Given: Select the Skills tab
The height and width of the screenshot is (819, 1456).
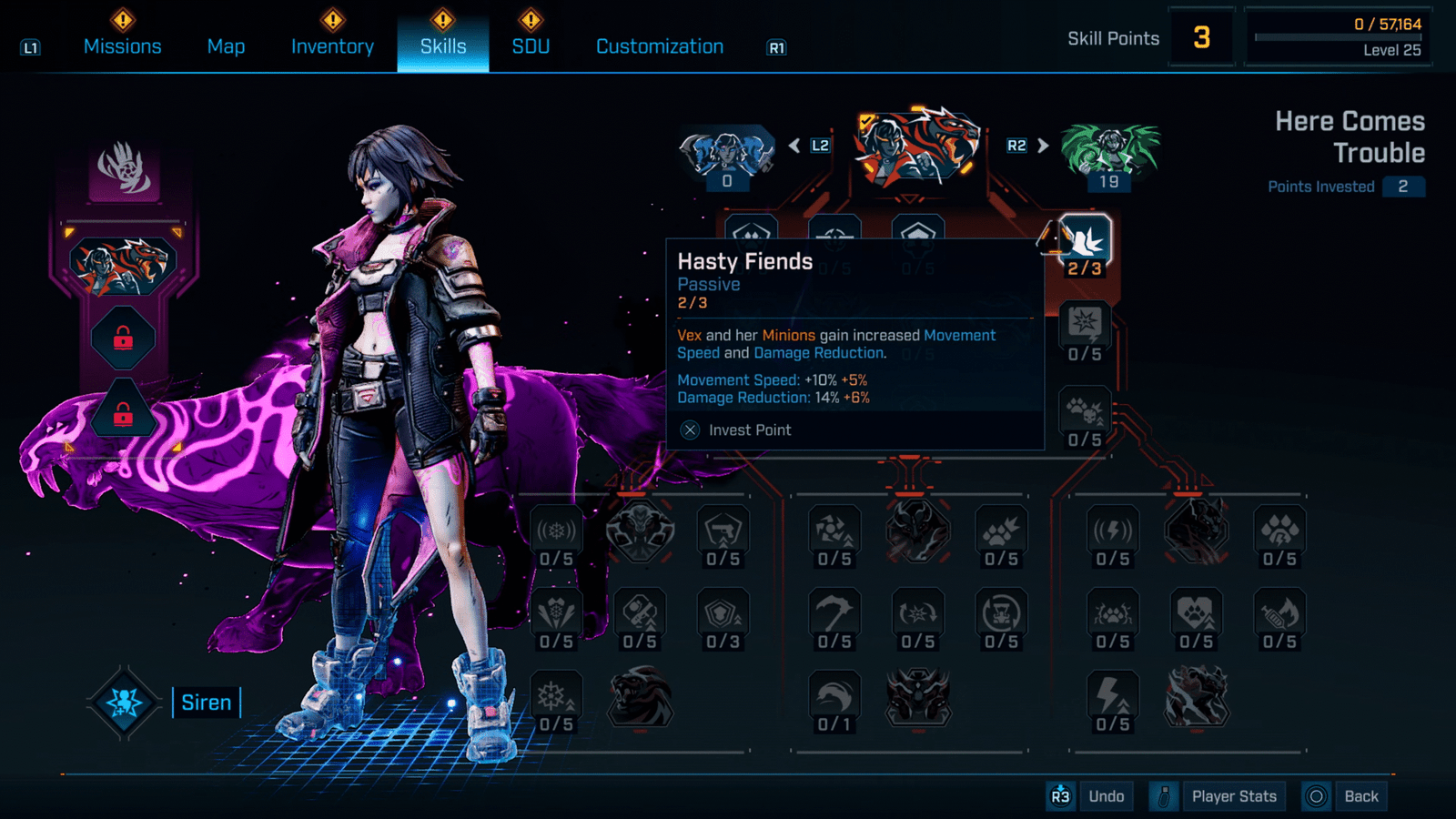Looking at the screenshot, I should (x=443, y=46).
